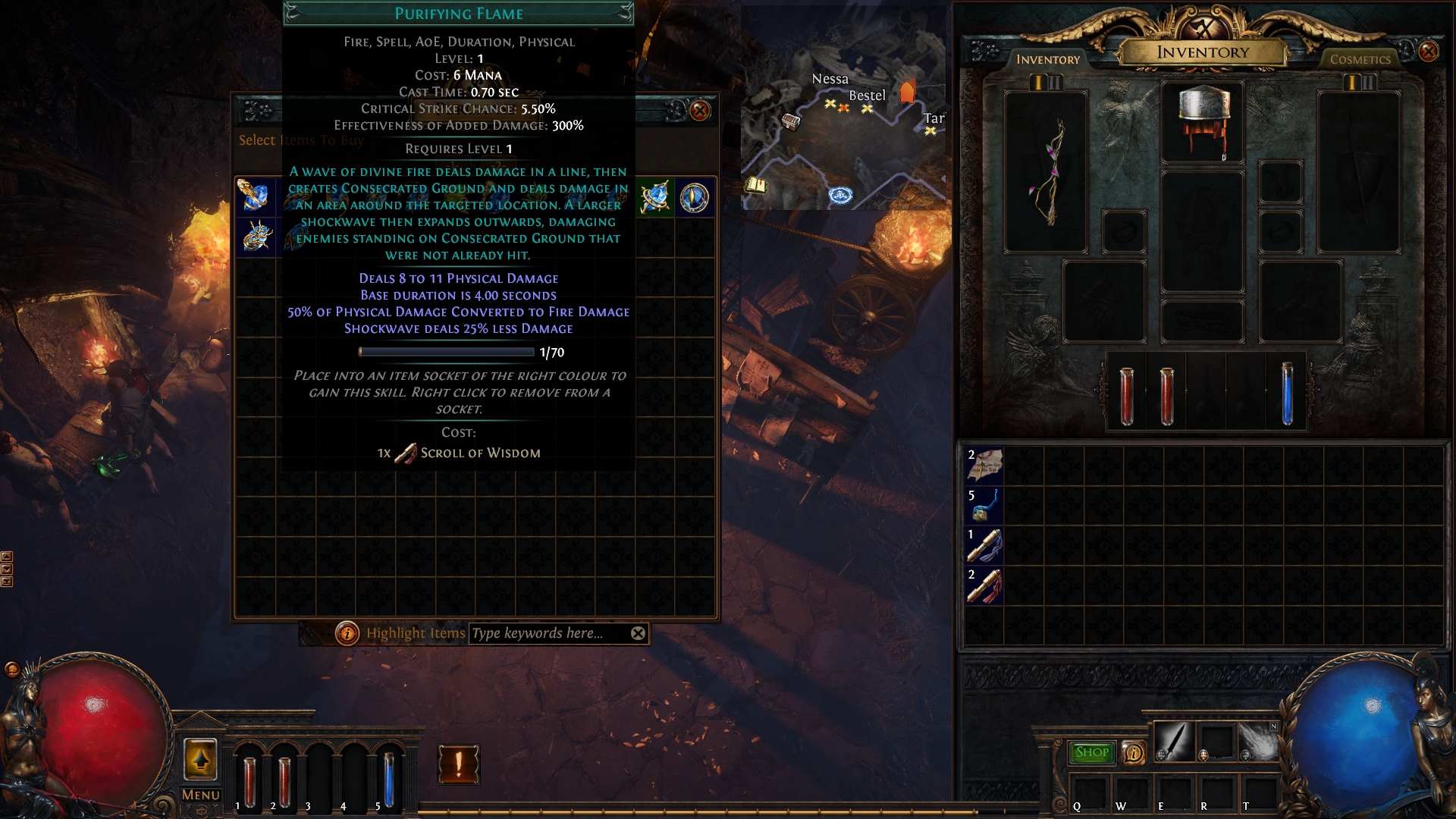Select the blue mana flask in the inventory belt
Viewport: 1456px width, 819px height.
coord(1287,393)
